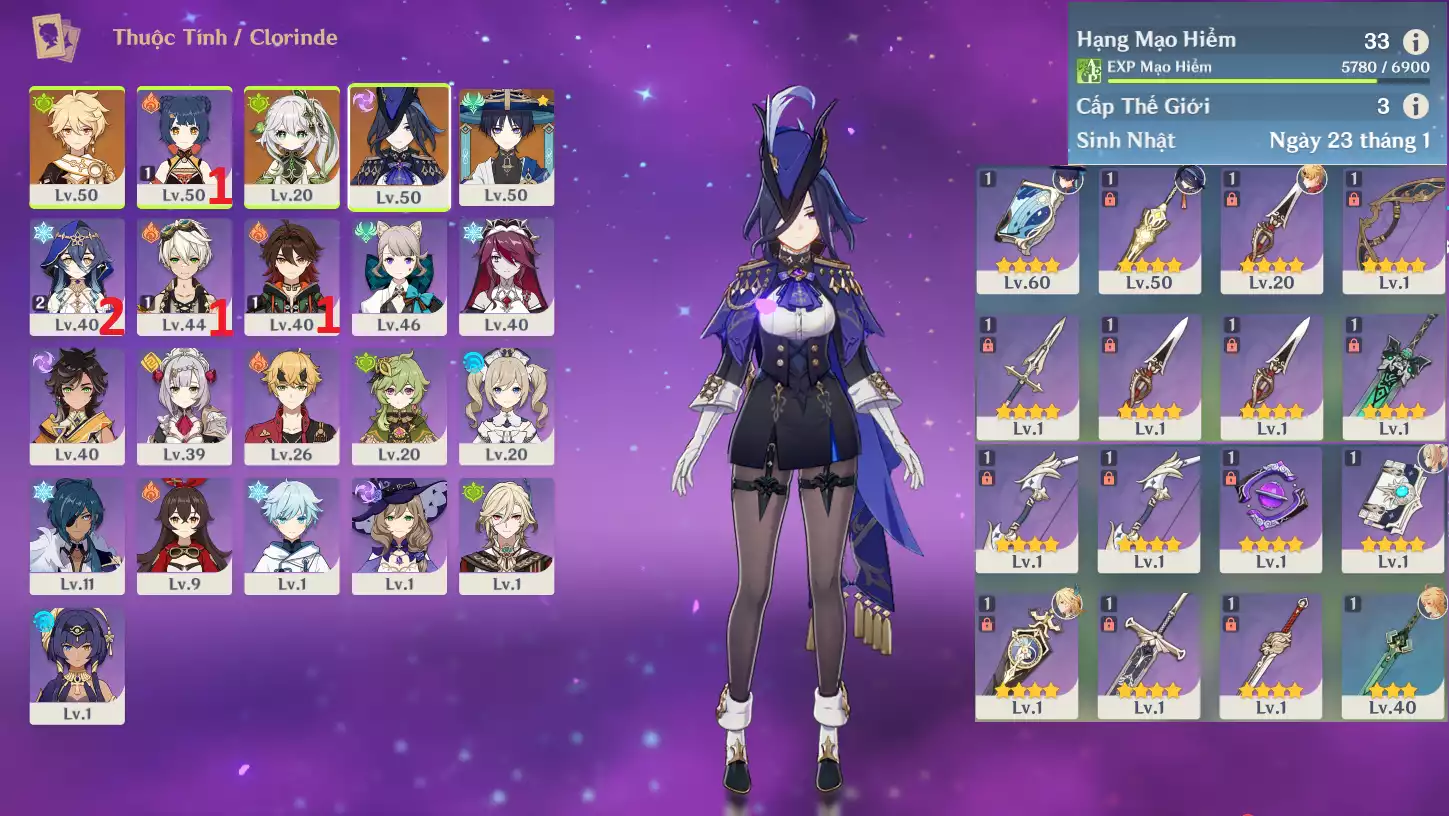Choose the Nahida Lv.20 character tile
The height and width of the screenshot is (816, 1449).
(292, 146)
